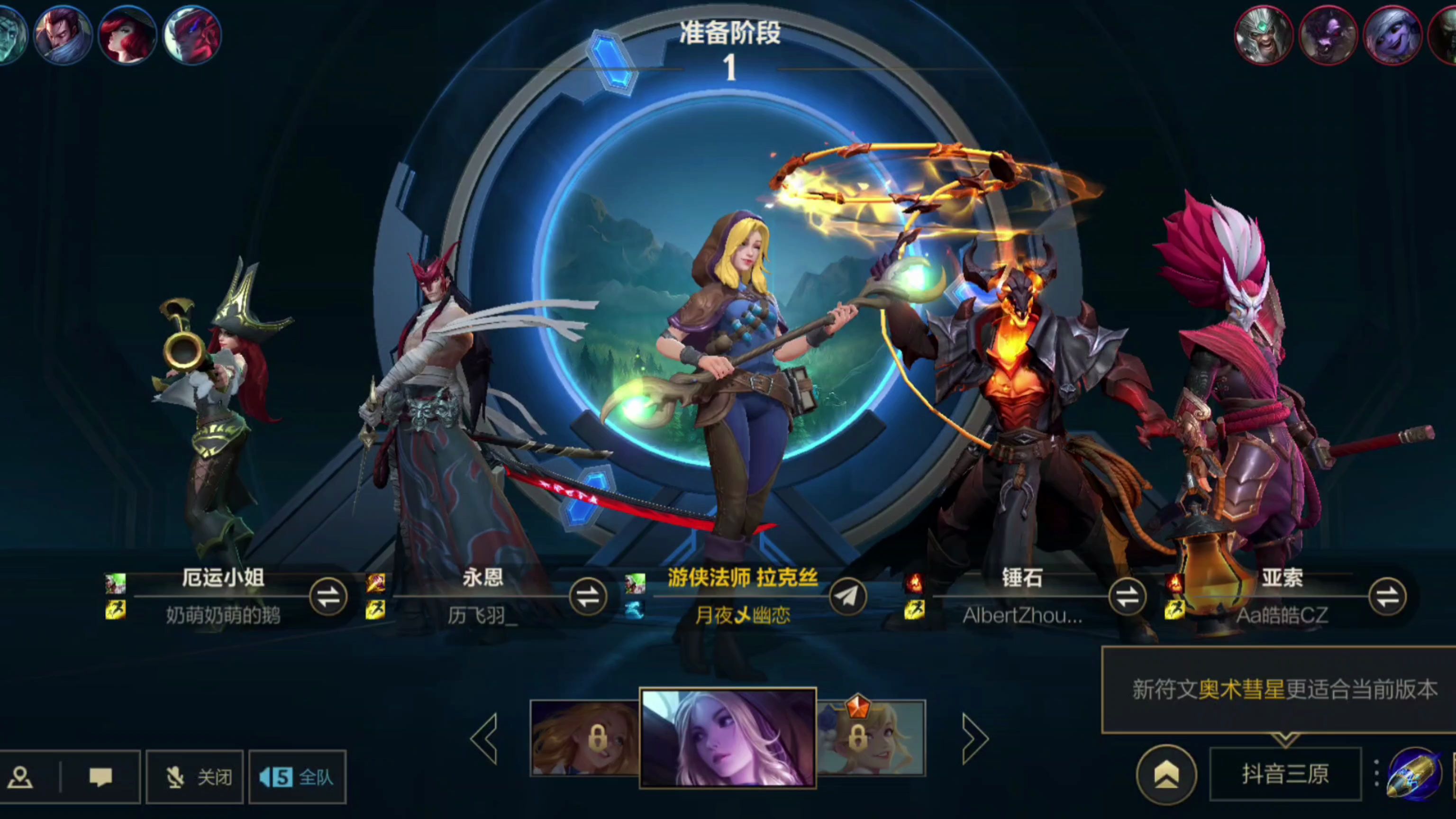The image size is (1456, 819).
Task: Request a swap with 亚索's player
Action: coord(1387,597)
